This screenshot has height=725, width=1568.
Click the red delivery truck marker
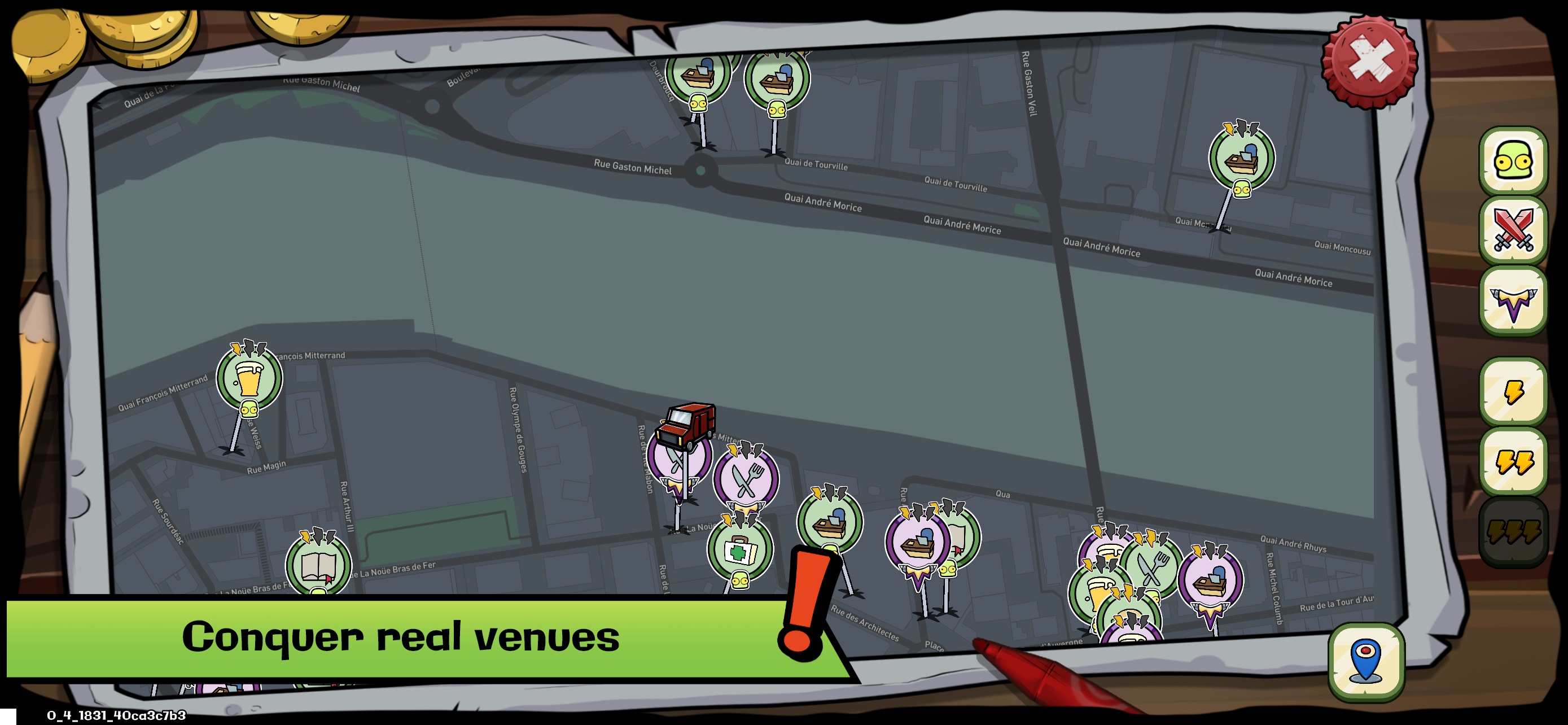click(x=686, y=424)
